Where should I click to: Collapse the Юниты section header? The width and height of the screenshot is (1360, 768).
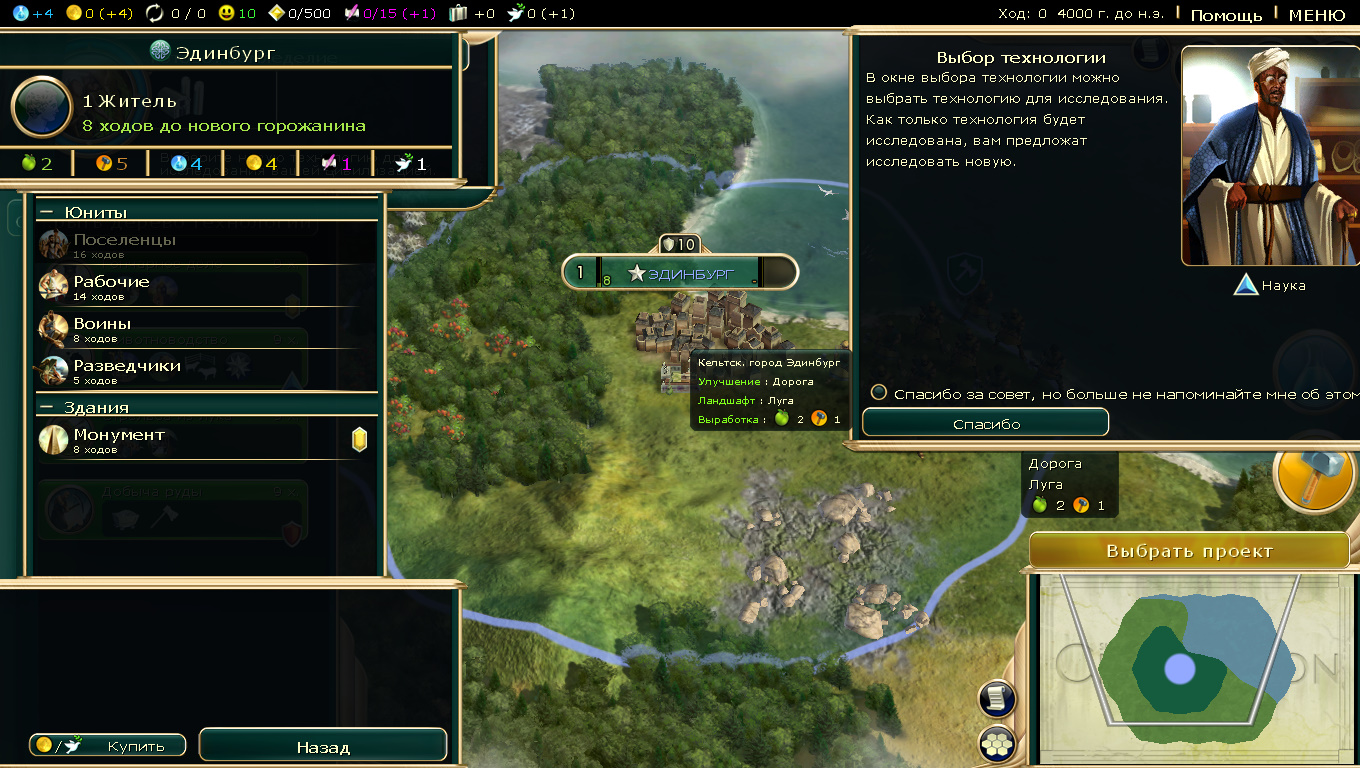pyautogui.click(x=46, y=212)
